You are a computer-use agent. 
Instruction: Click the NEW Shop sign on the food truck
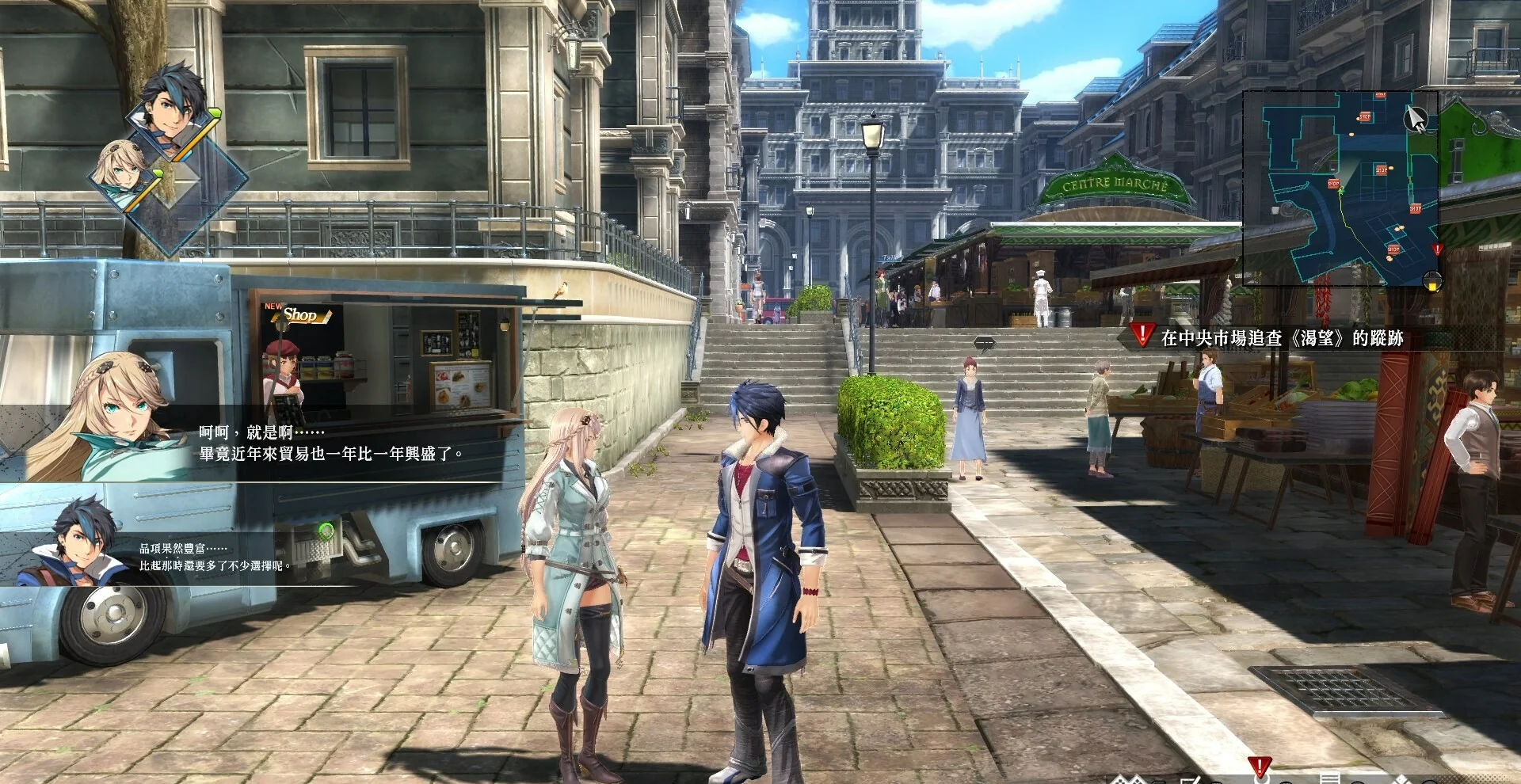click(x=296, y=314)
